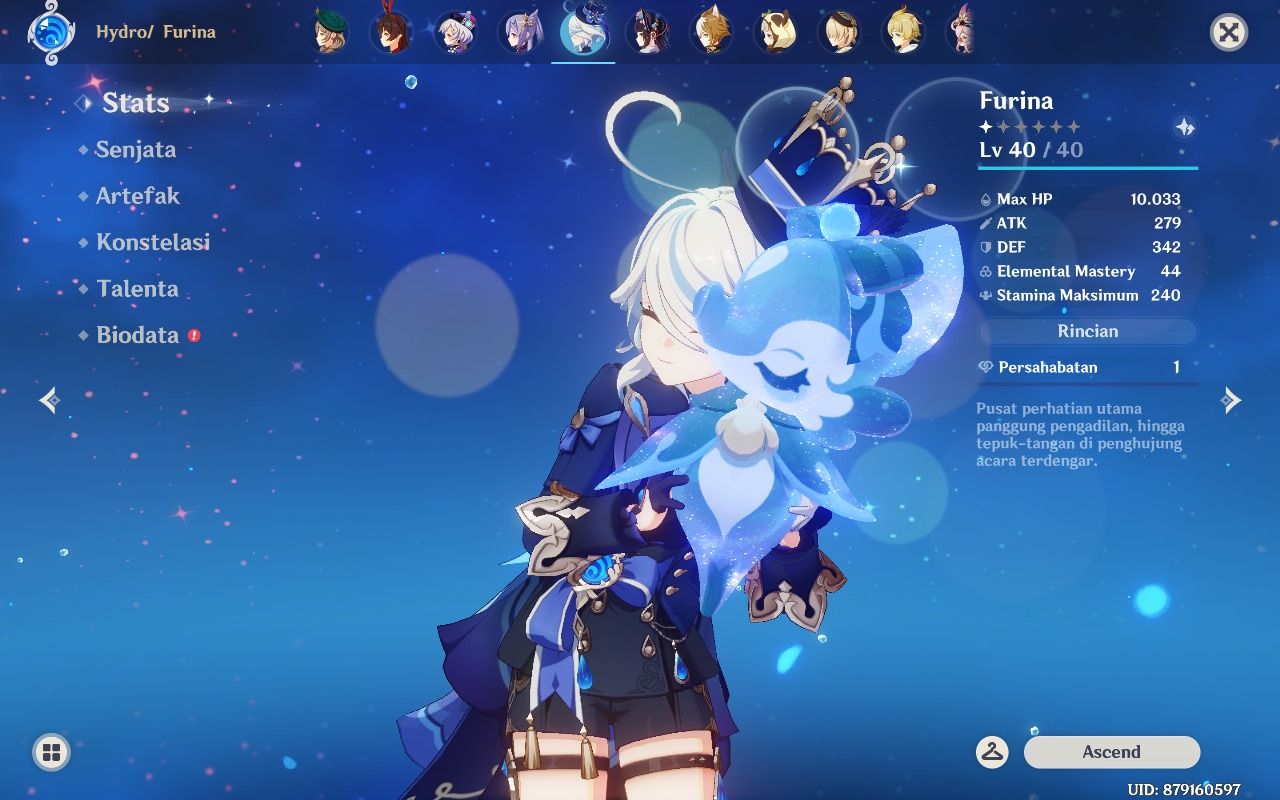Select Keqing's portrait in the top bar
Screen dimensions: 1280x800
click(521, 30)
